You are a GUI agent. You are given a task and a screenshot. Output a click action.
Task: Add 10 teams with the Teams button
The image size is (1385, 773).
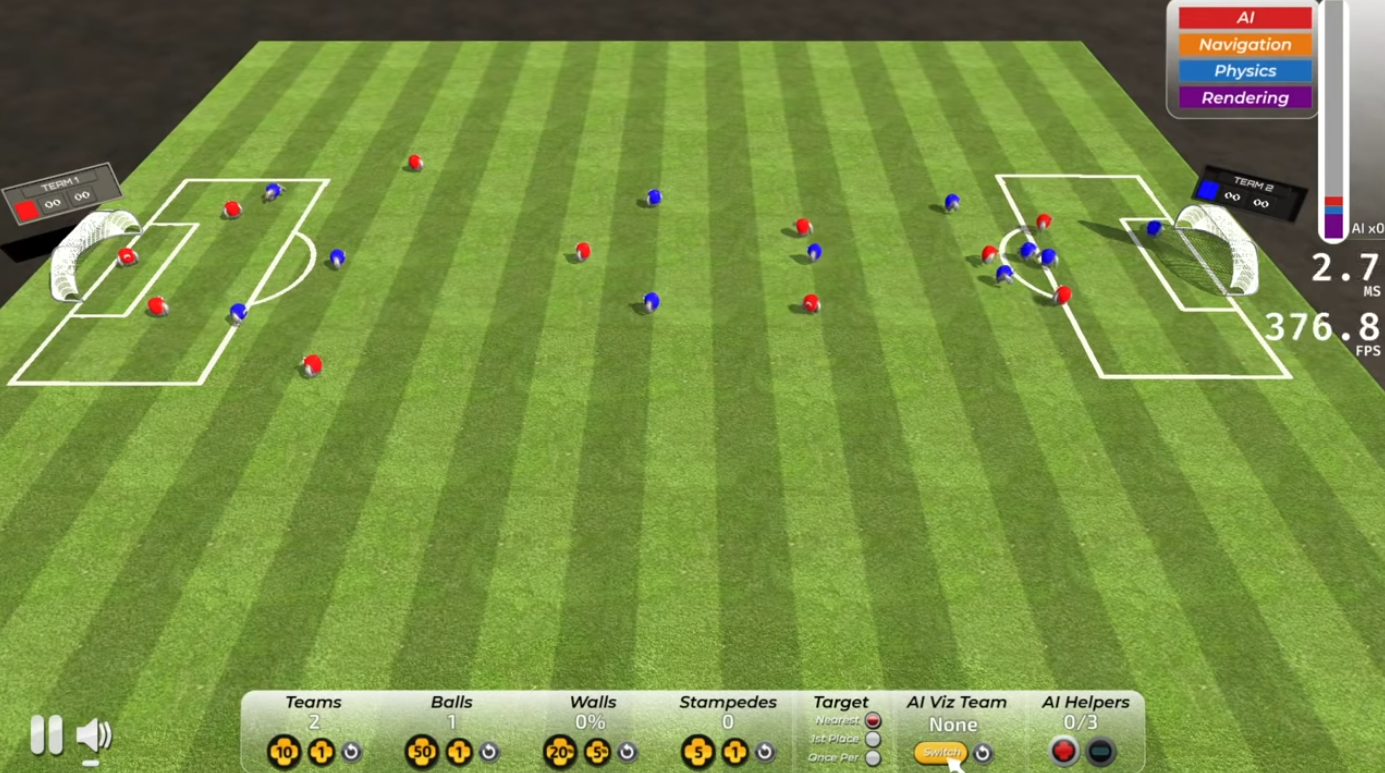pos(283,751)
